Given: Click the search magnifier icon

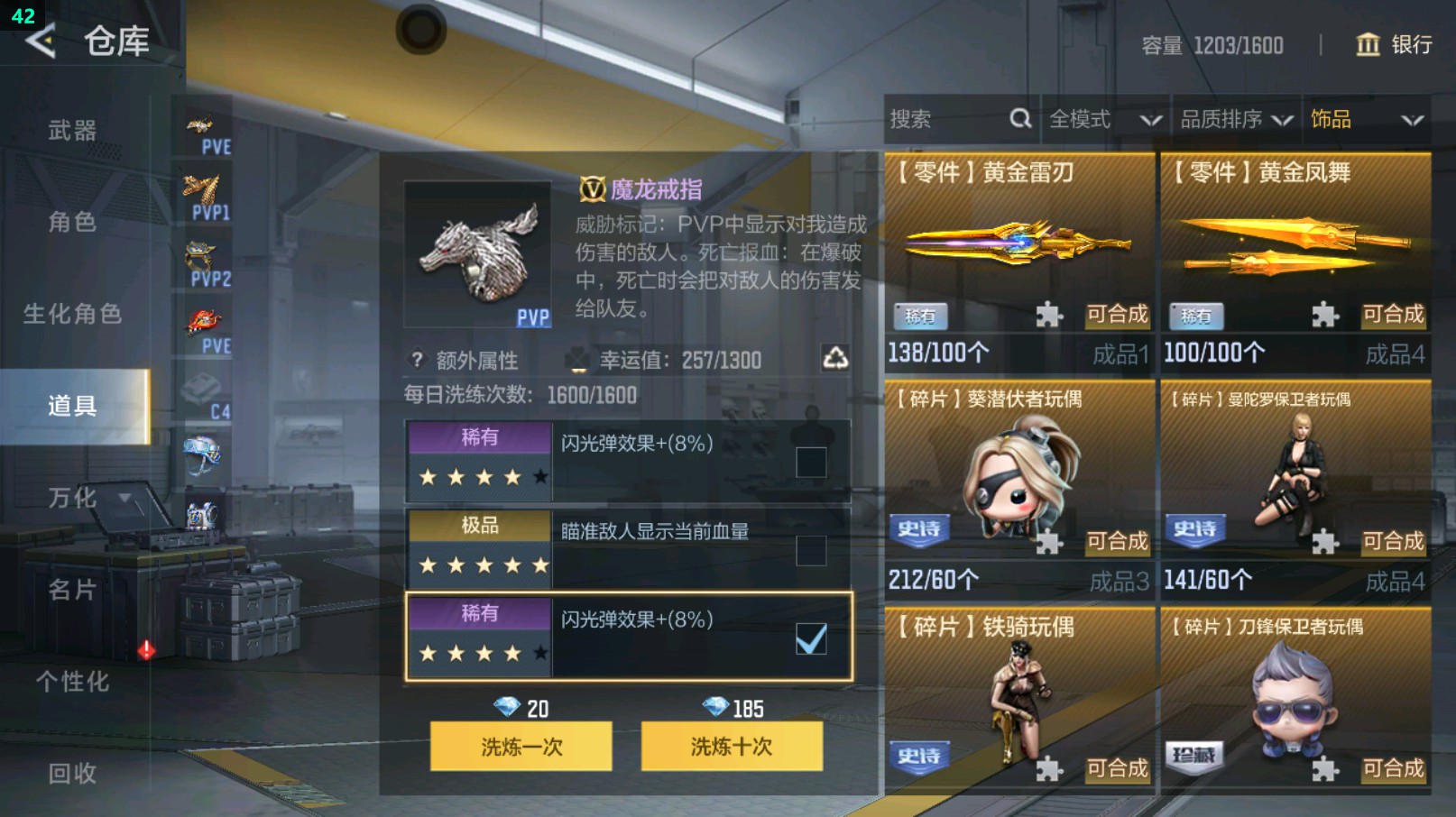Looking at the screenshot, I should 1018,118.
